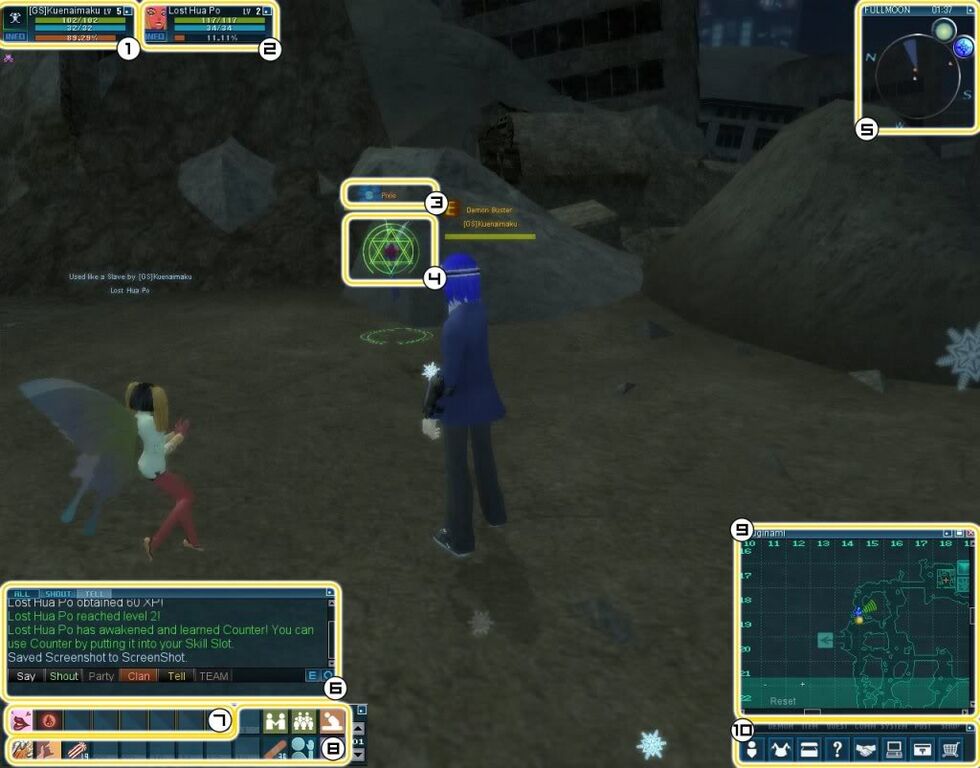Activate the red lips skill slot
The width and height of the screenshot is (980, 768).
click(x=21, y=720)
